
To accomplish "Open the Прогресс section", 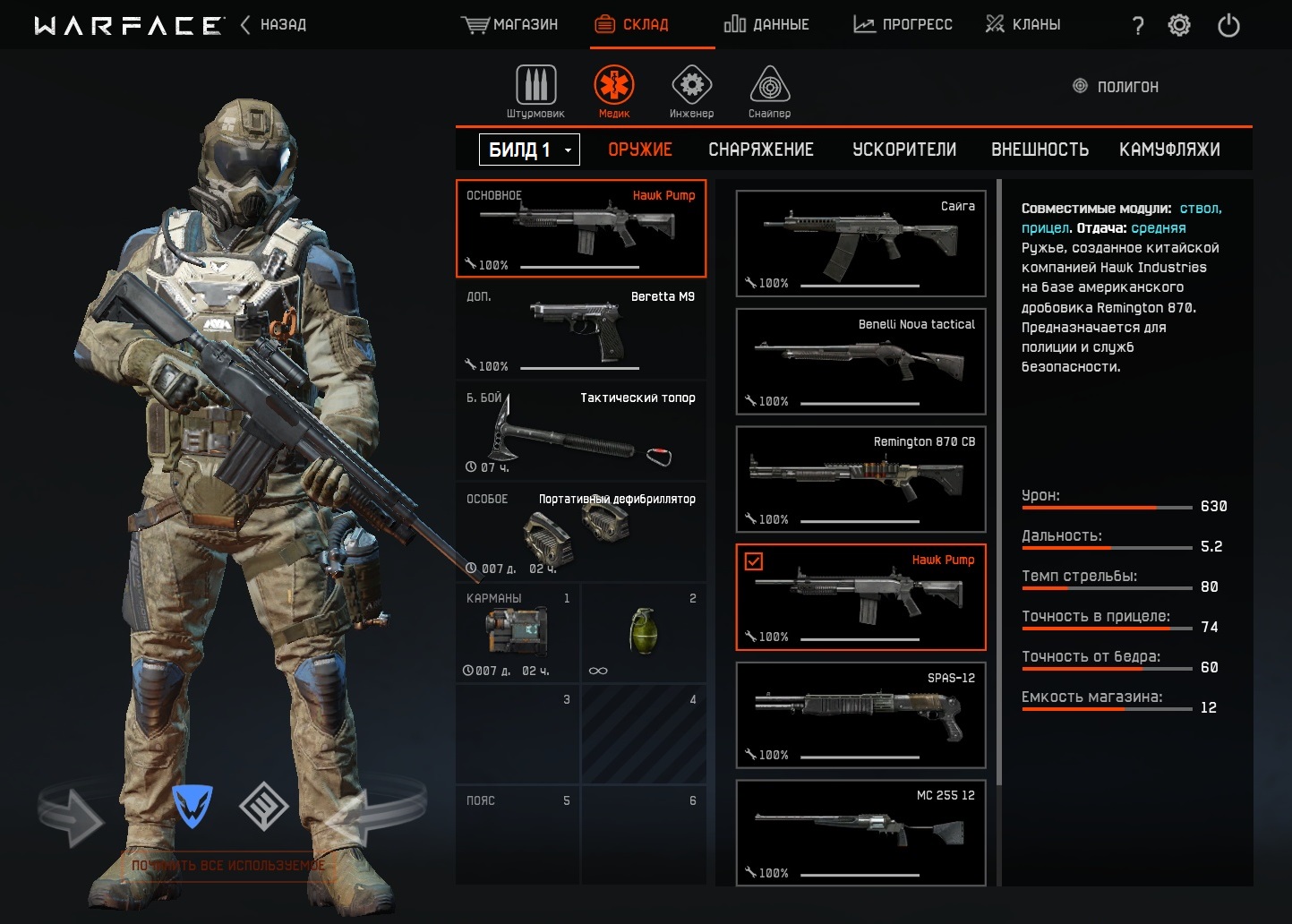I will pyautogui.click(x=903, y=24).
